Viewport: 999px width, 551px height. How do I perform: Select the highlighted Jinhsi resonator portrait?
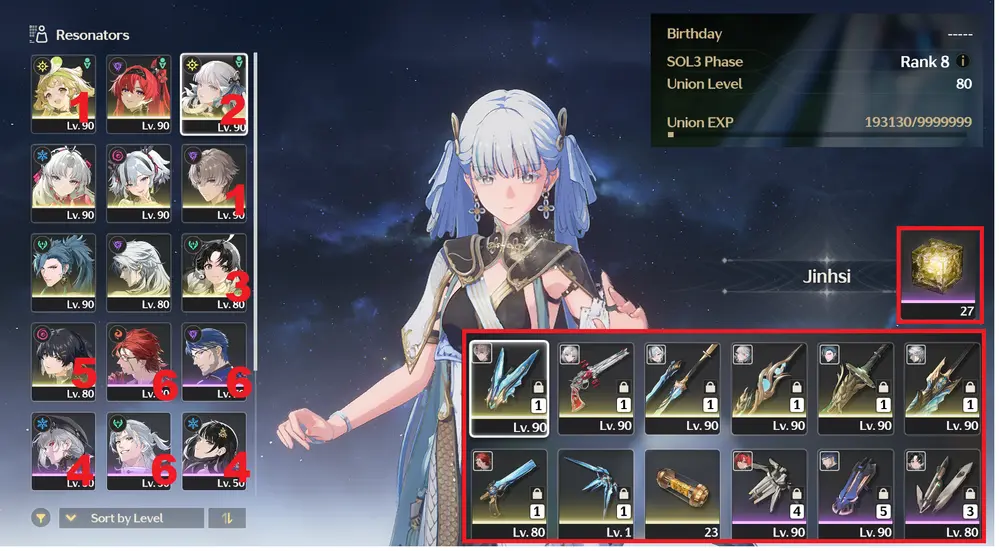click(213, 94)
